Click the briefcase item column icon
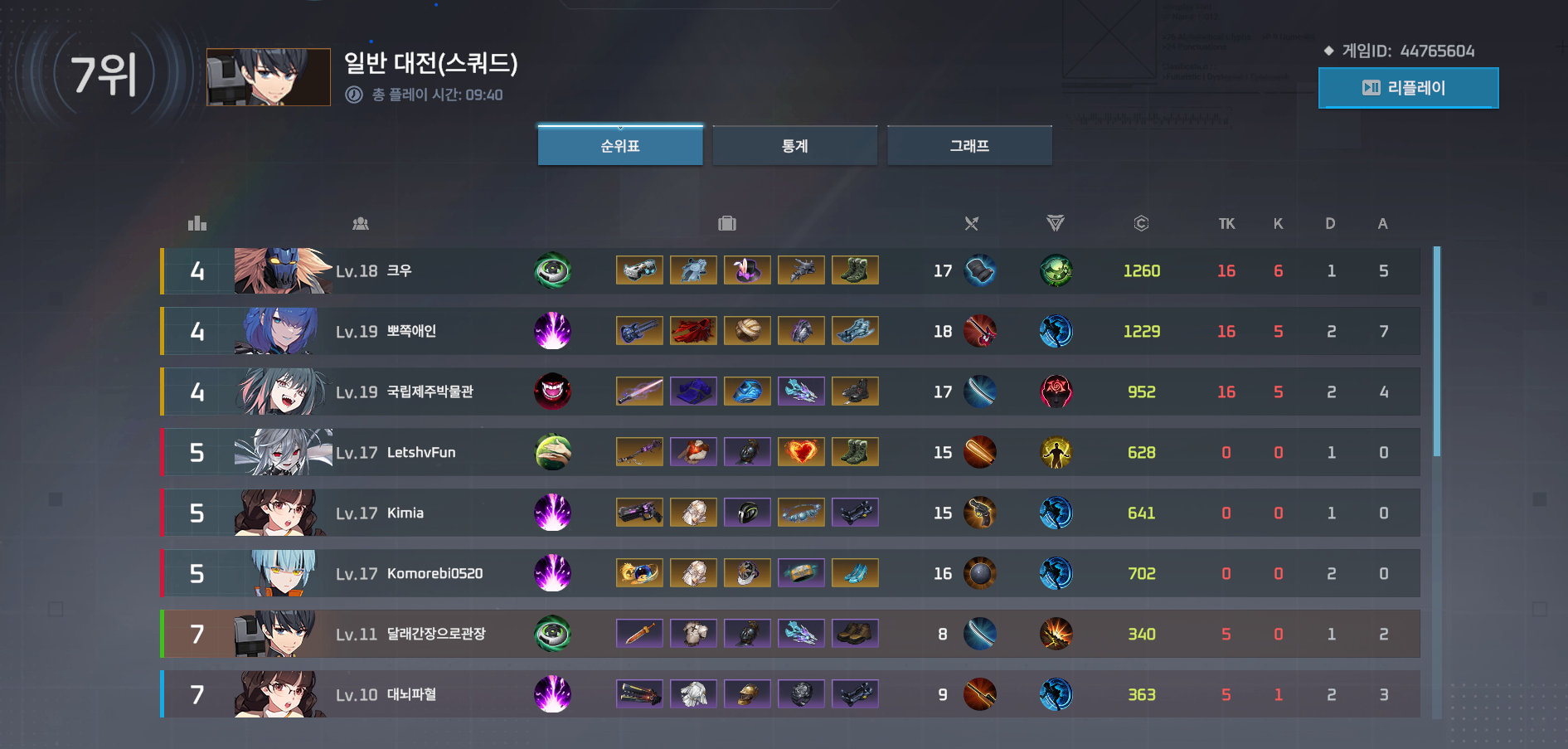The height and width of the screenshot is (749, 1568). tap(727, 222)
